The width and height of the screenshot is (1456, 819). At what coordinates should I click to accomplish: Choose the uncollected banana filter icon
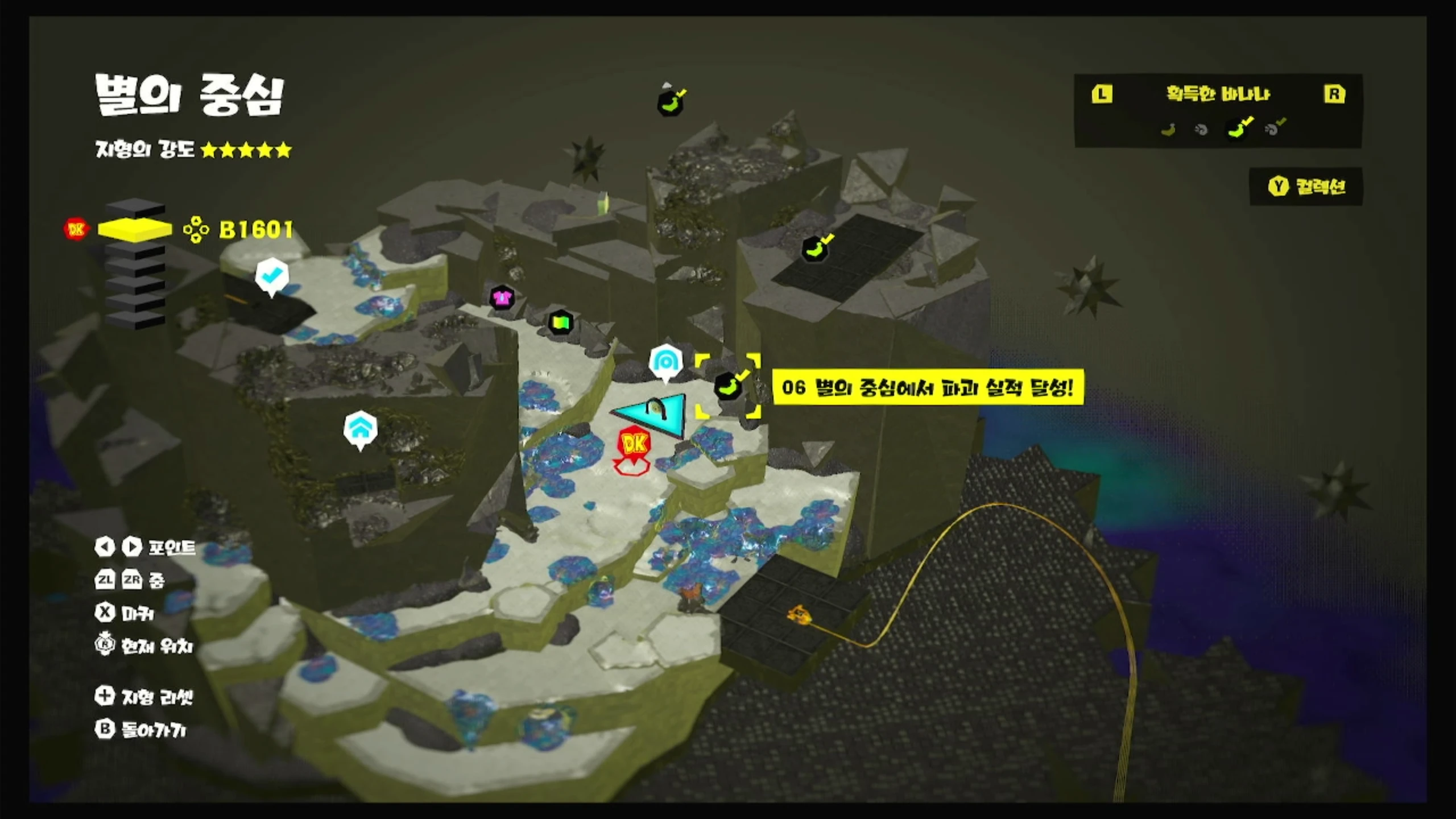[x=1168, y=130]
